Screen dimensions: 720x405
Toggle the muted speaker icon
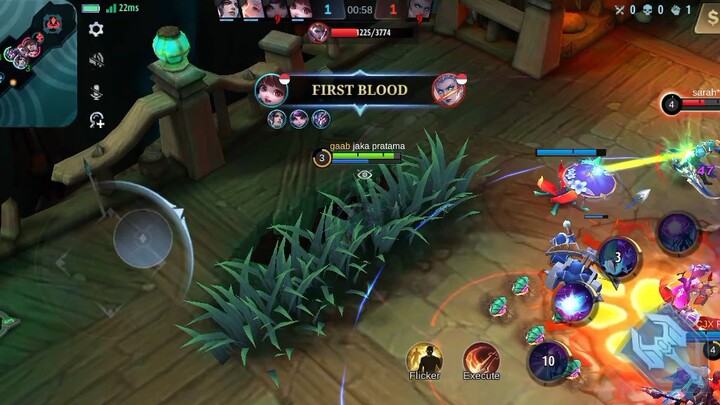96,60
